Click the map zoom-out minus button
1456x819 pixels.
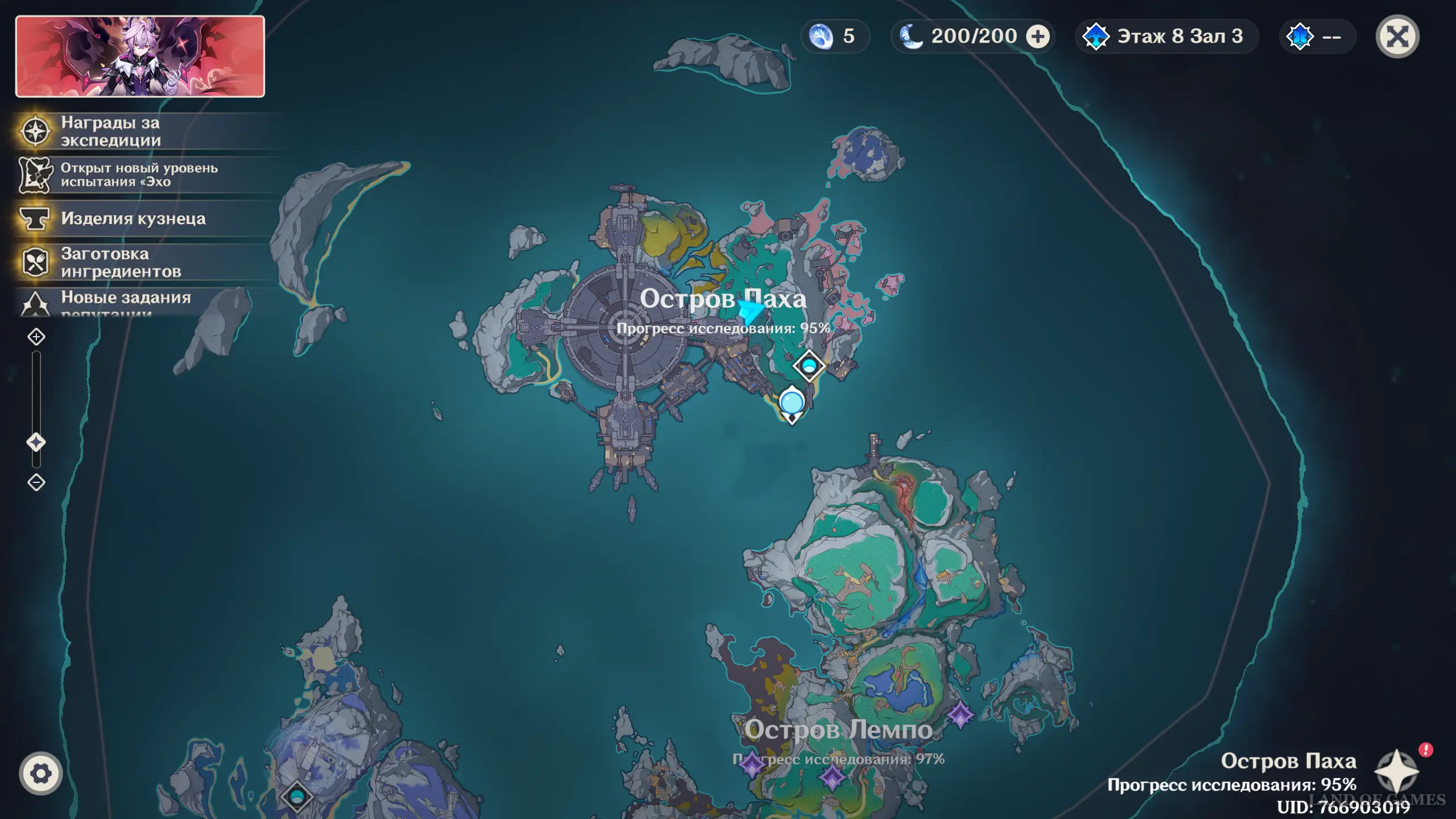point(36,482)
